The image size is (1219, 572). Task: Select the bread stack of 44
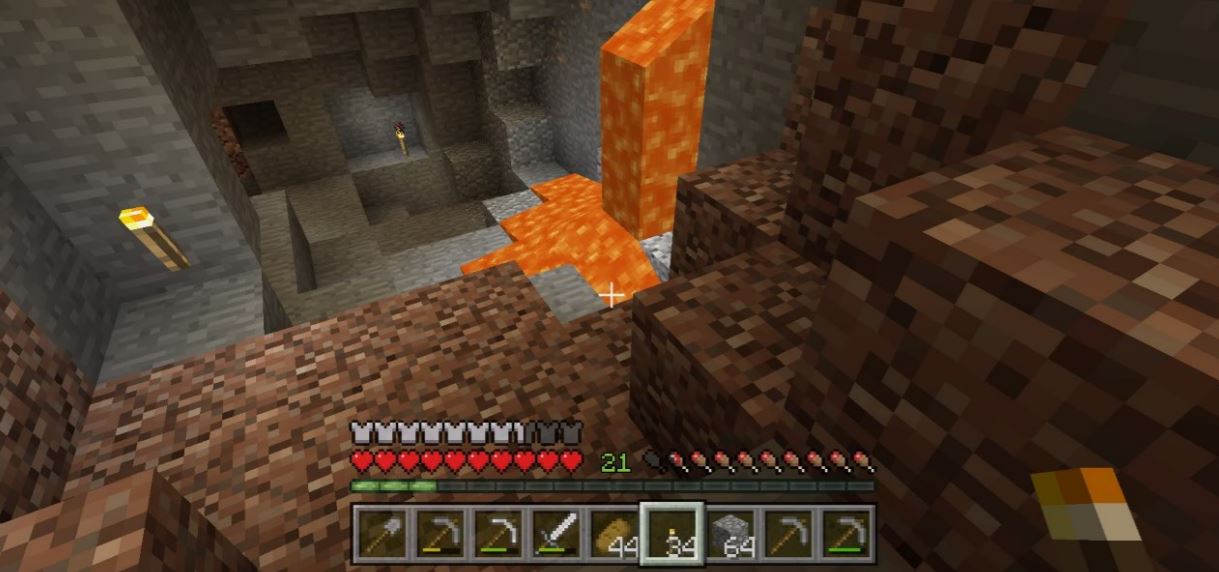coord(612,533)
